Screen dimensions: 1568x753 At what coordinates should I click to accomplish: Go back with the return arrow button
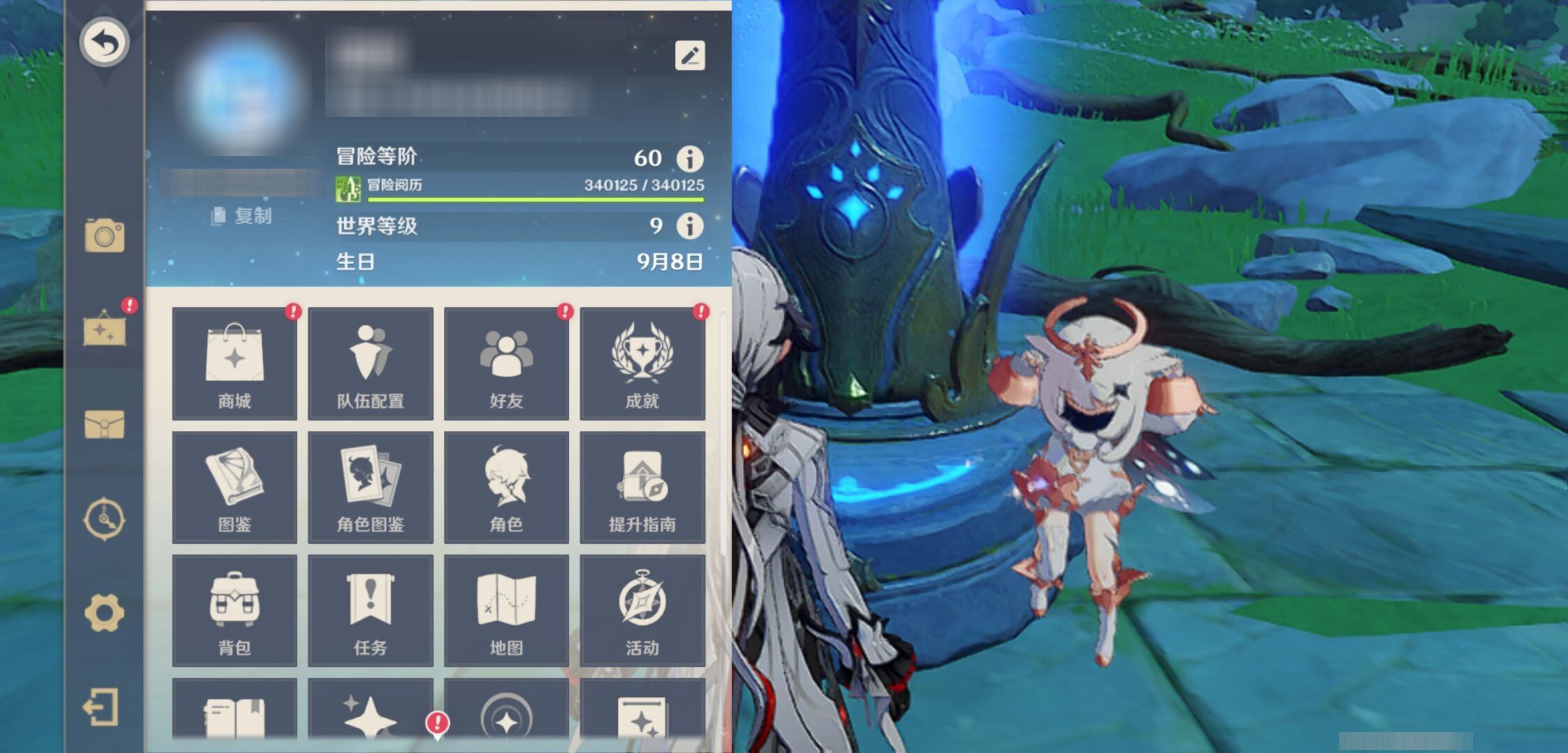click(105, 42)
